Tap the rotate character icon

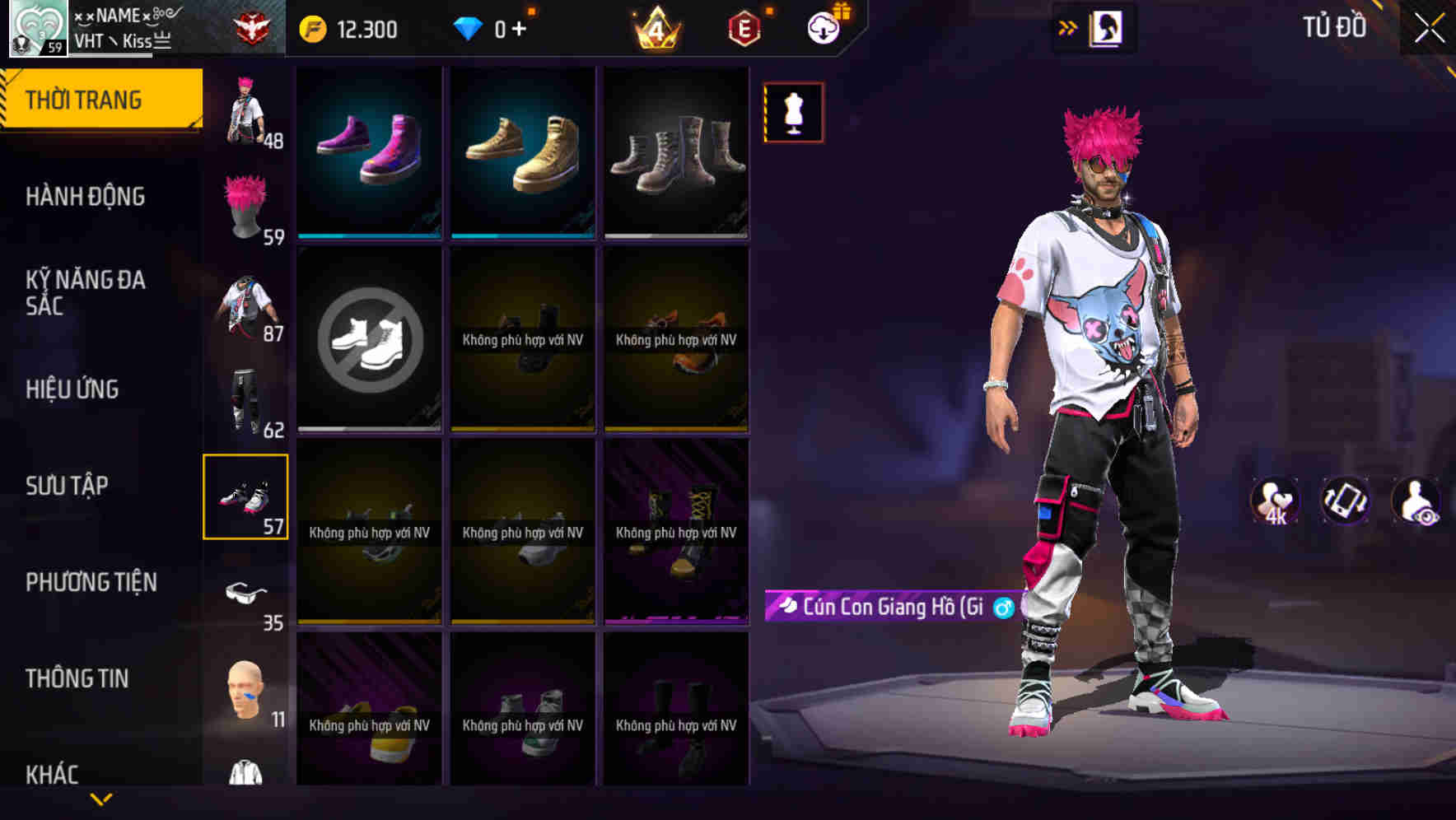(1344, 500)
